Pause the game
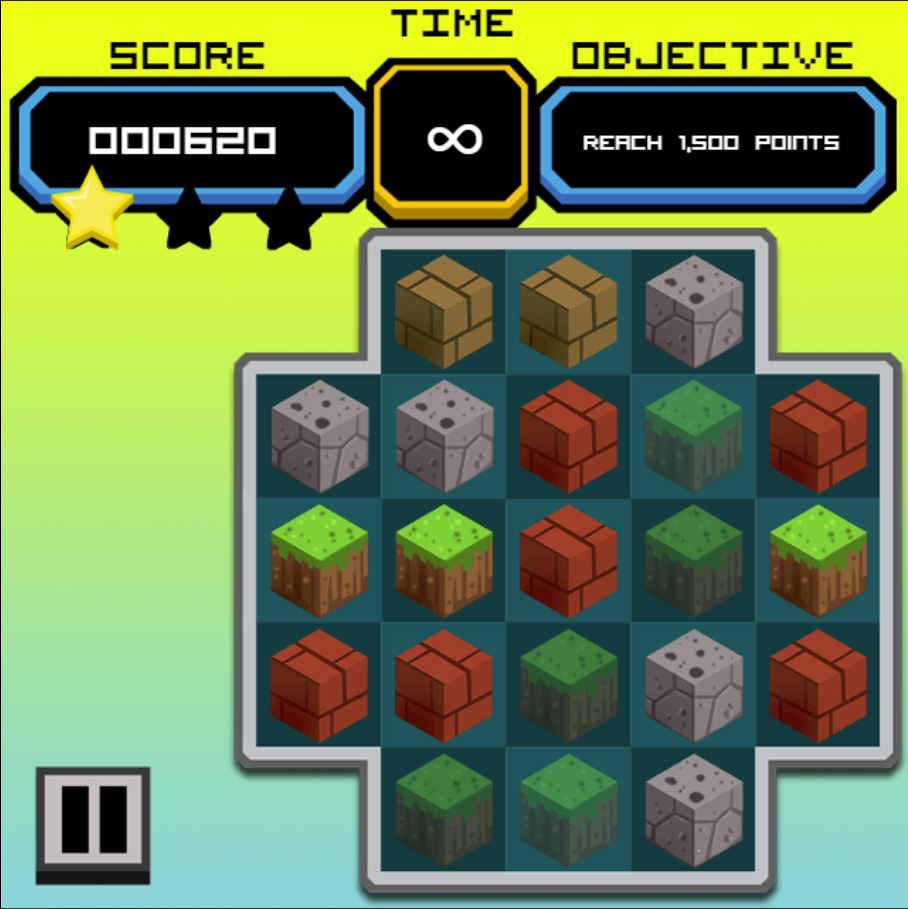Image resolution: width=908 pixels, height=909 pixels. (x=92, y=819)
